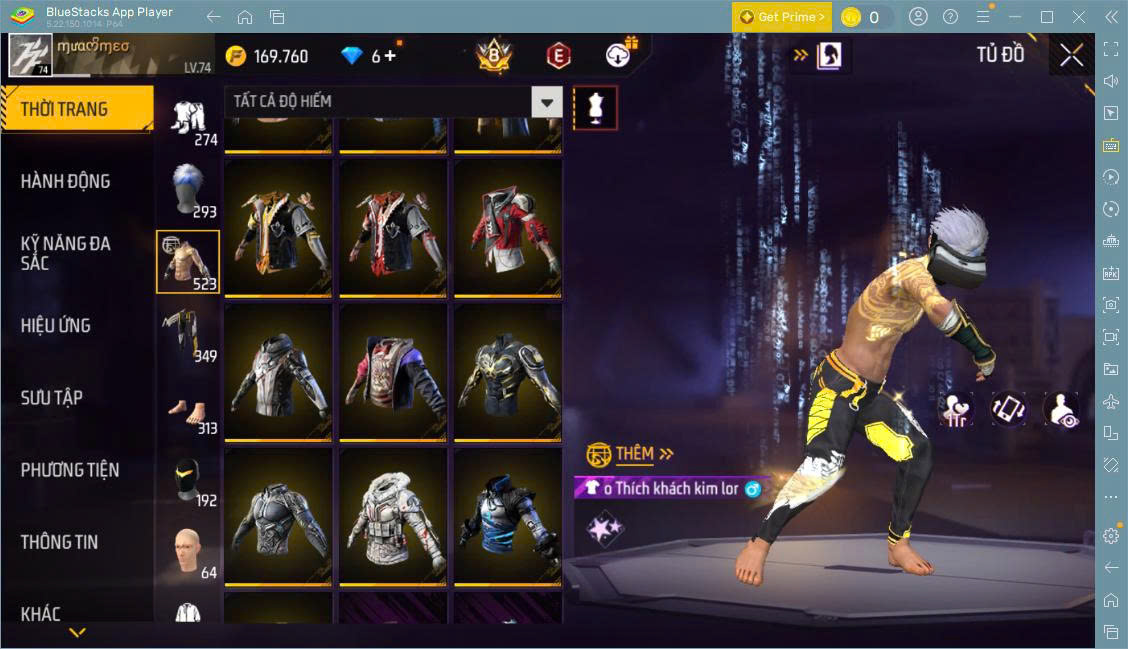Image resolution: width=1128 pixels, height=649 pixels.
Task: Click the BlueStacks Get Prime button
Action: coord(782,17)
